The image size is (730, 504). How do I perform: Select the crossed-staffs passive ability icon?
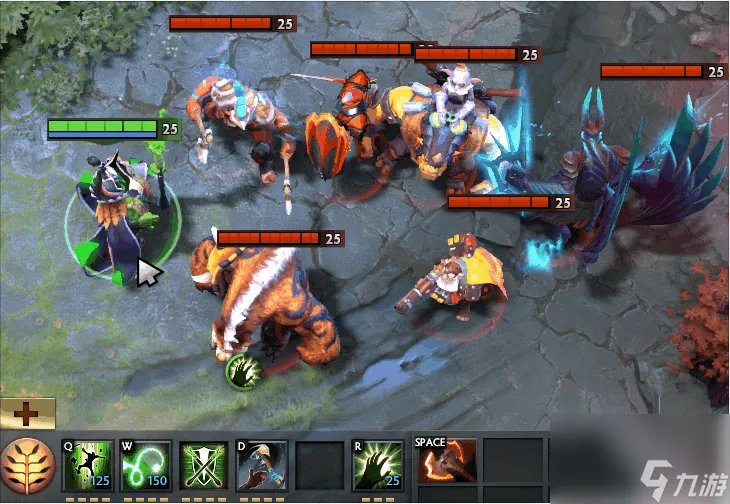[203, 466]
